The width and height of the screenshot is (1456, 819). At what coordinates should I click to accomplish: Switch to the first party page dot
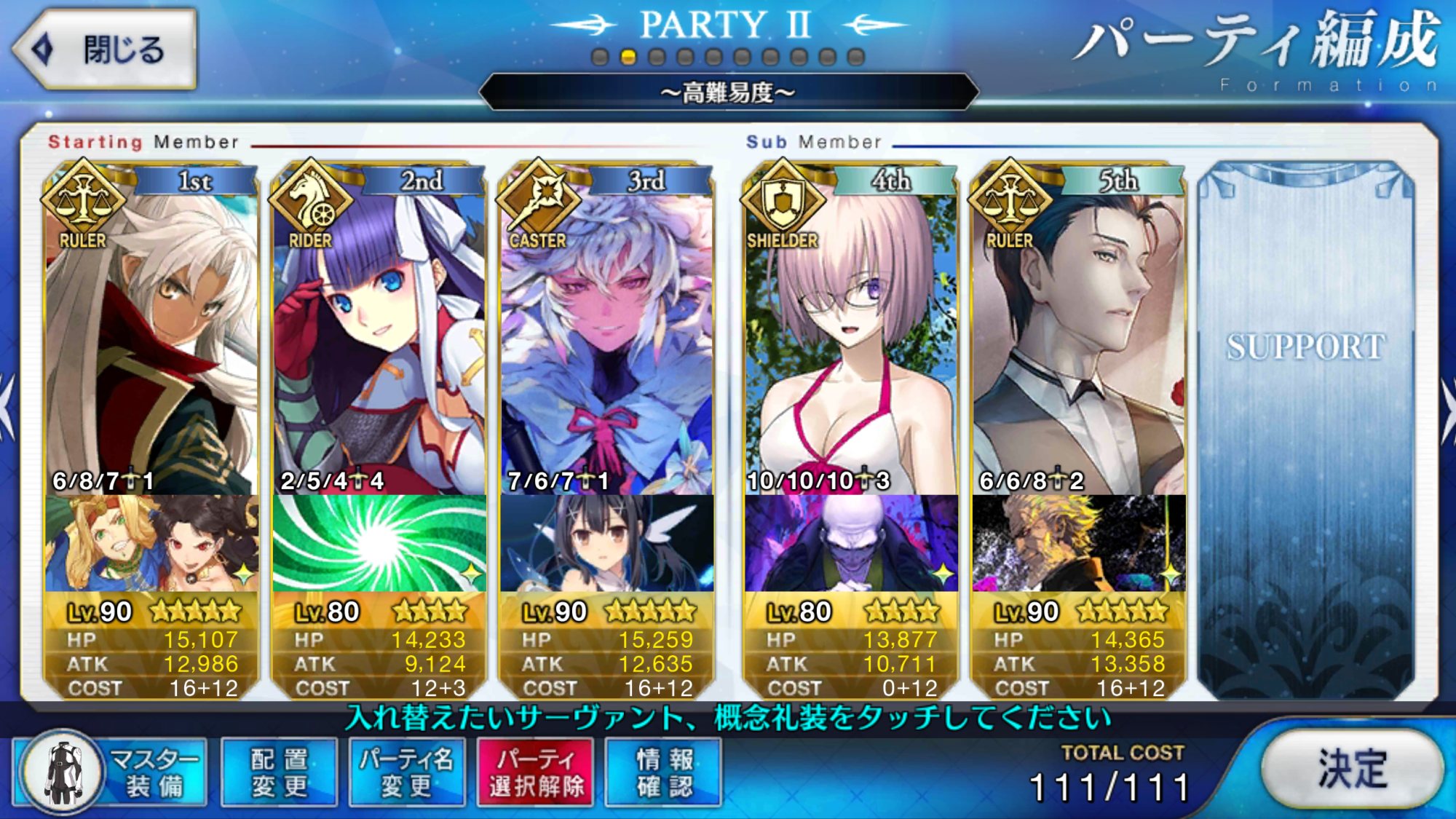pos(600,57)
